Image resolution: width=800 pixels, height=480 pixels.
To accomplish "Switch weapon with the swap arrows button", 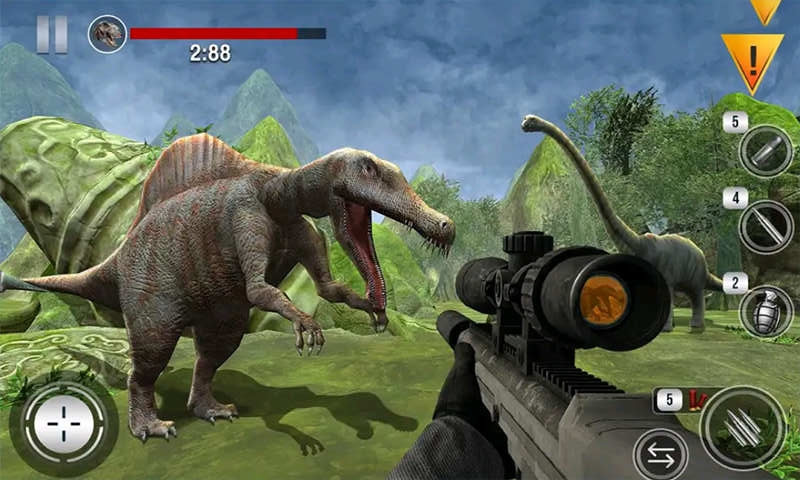I will [x=660, y=455].
